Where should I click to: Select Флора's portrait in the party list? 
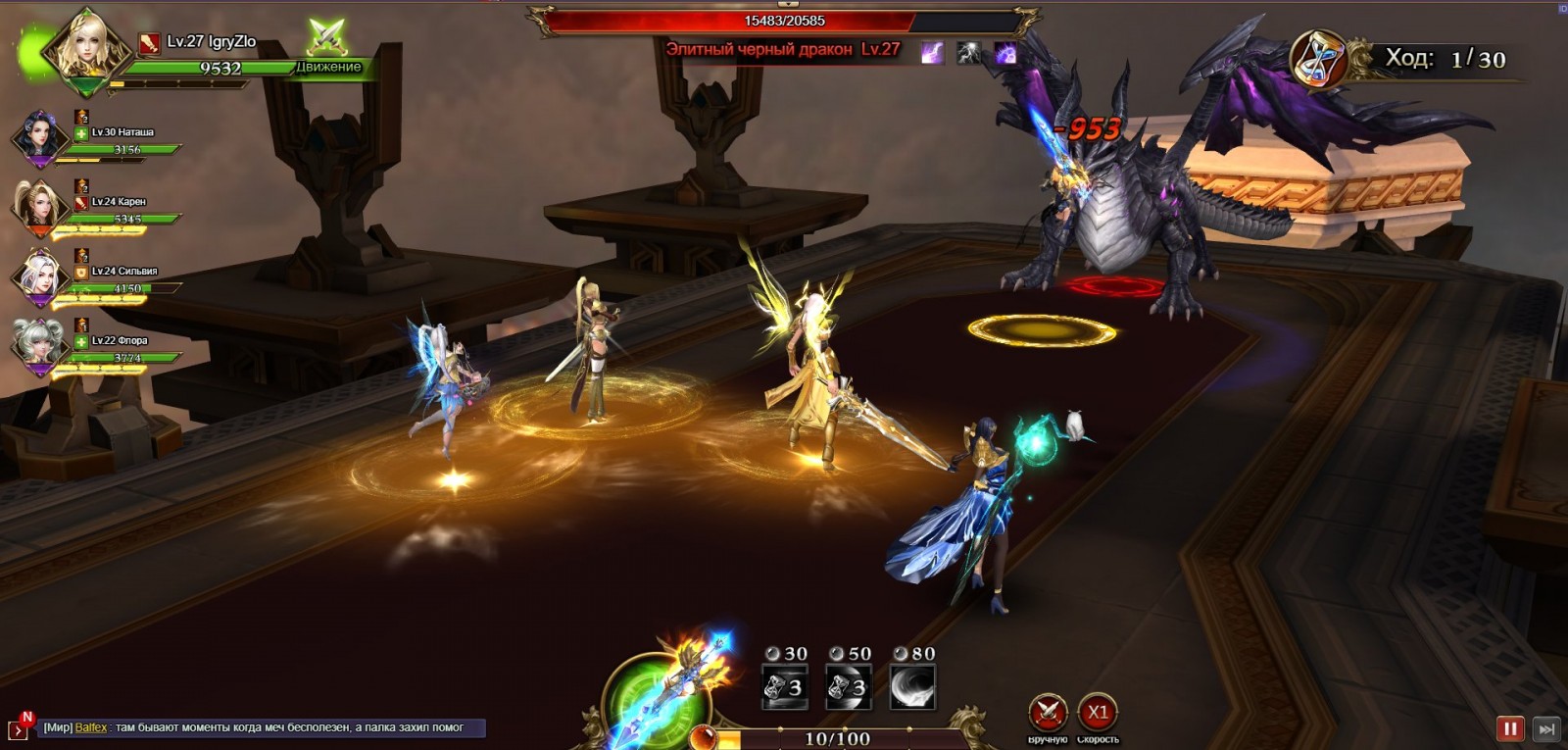tap(40, 345)
